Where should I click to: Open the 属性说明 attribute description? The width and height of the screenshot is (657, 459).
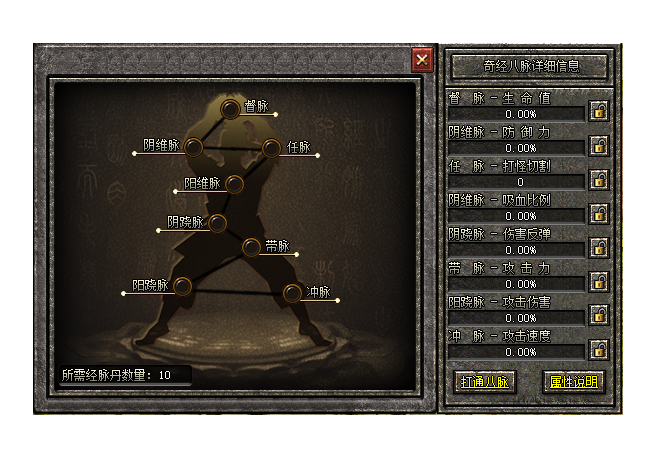[574, 382]
